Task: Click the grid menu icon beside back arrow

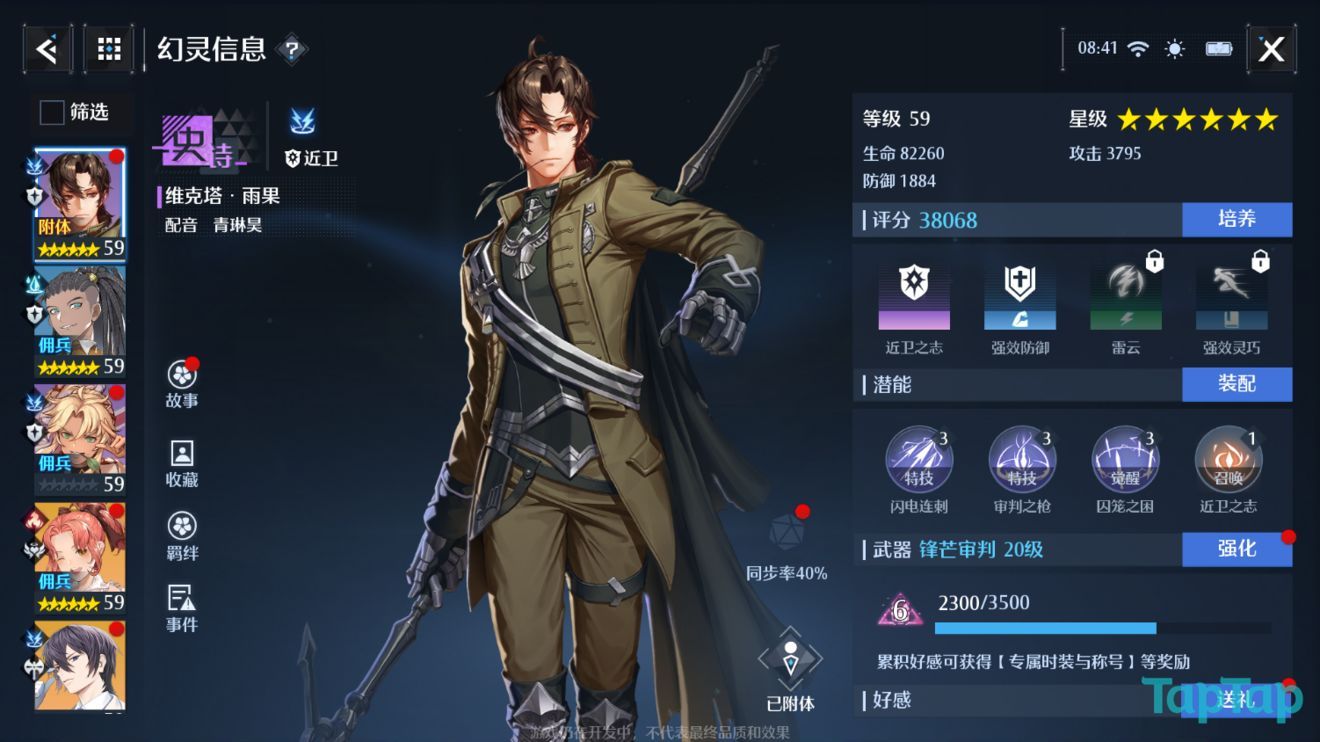Action: [108, 48]
